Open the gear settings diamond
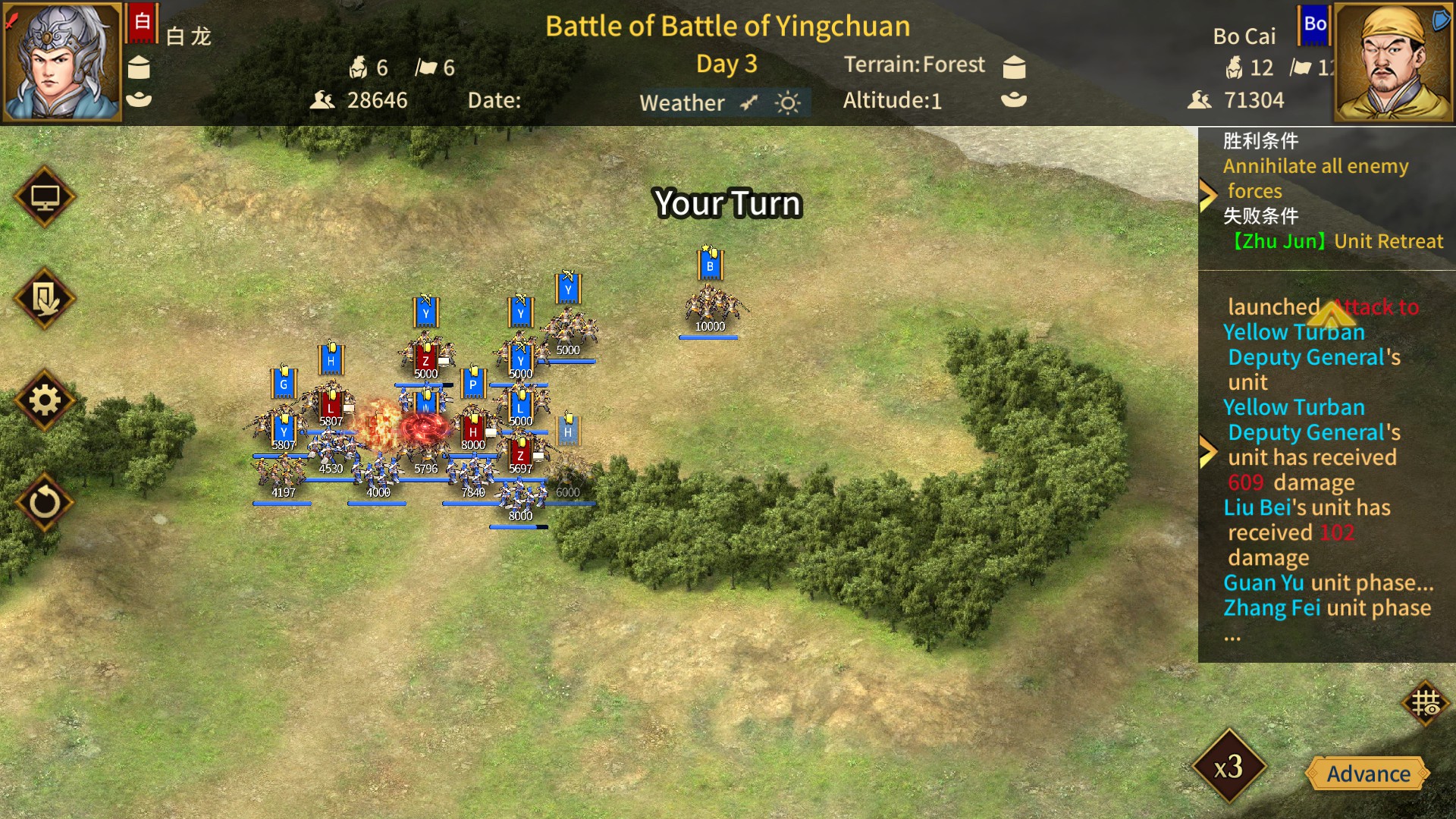The image size is (1456, 819). [x=45, y=400]
